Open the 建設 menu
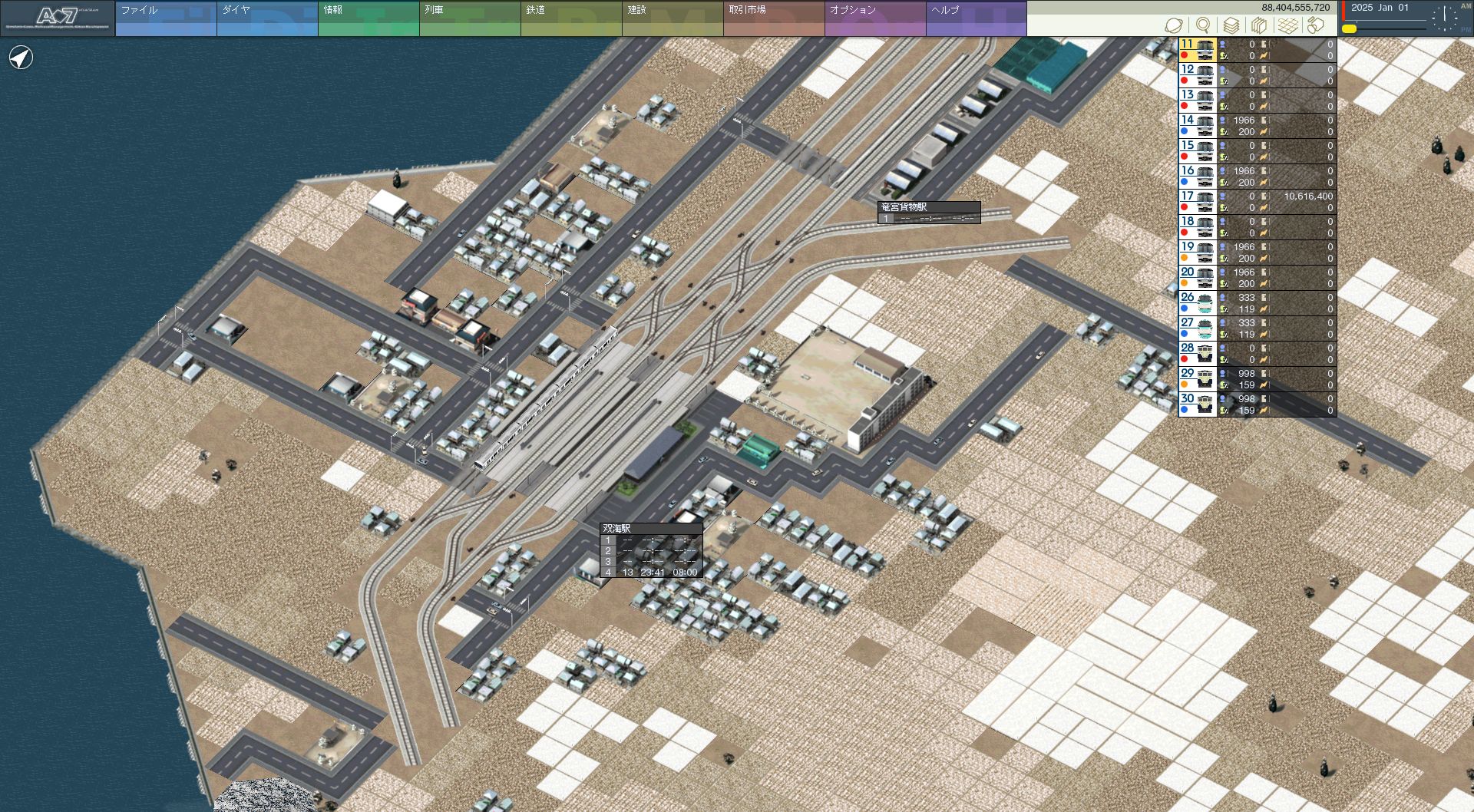Screen dimensions: 1474x812 [672, 18]
